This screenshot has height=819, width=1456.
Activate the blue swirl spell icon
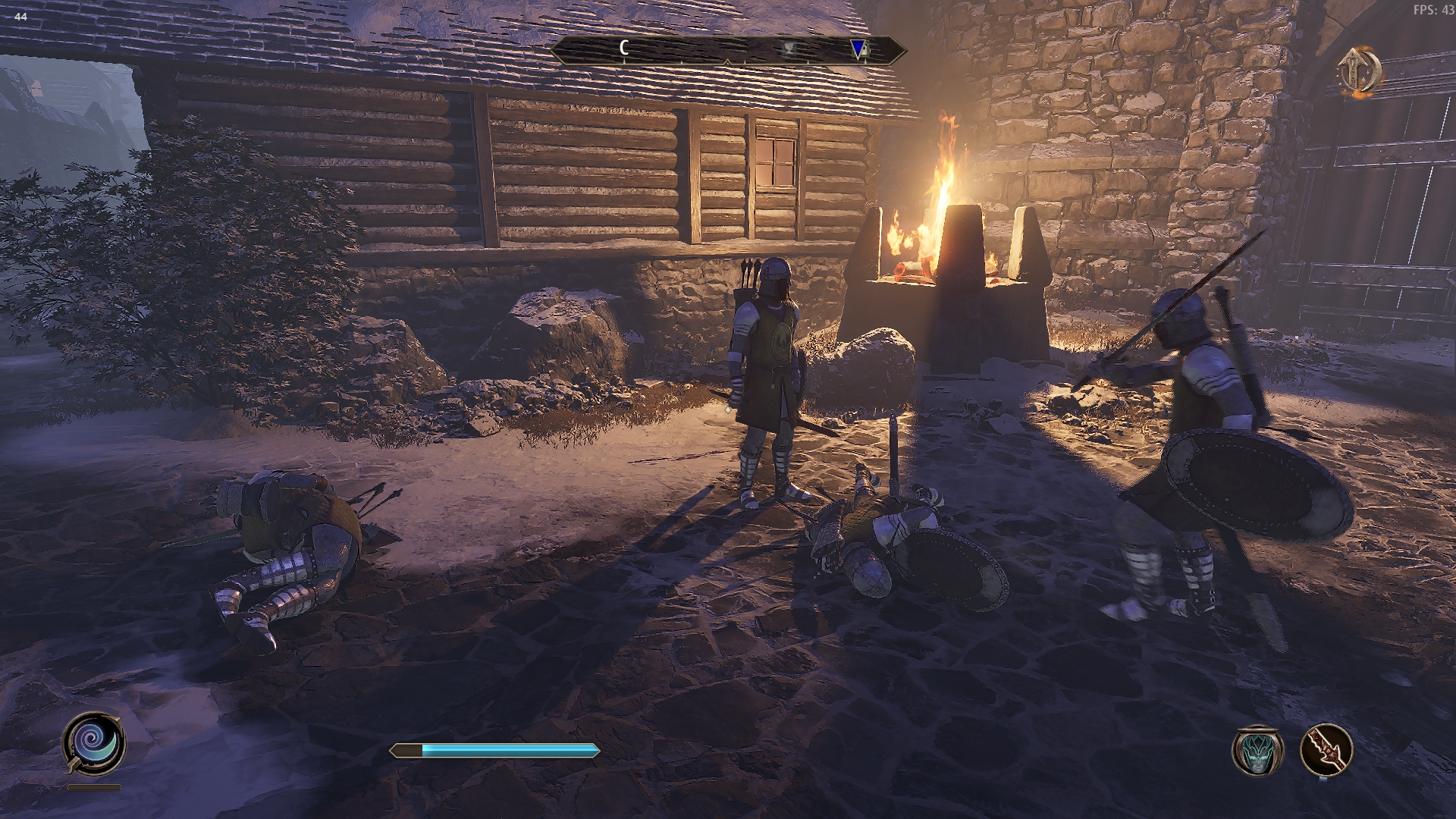94,742
